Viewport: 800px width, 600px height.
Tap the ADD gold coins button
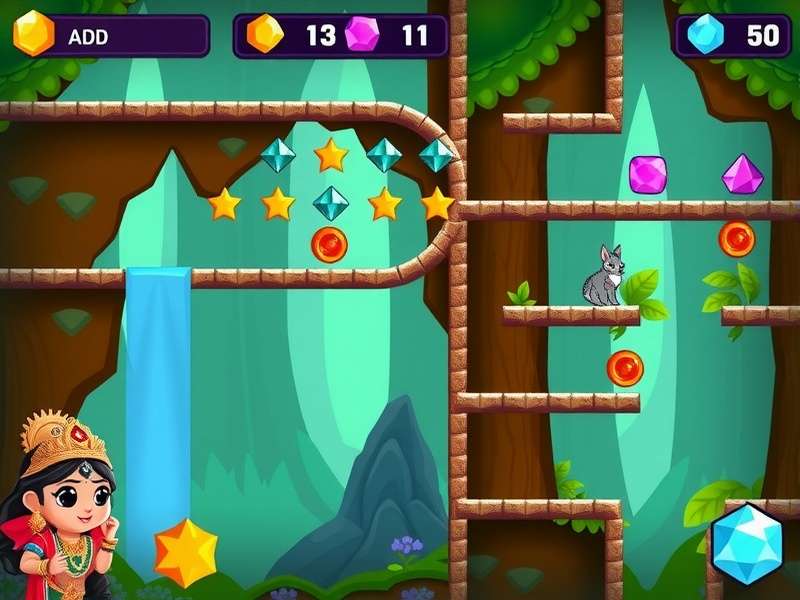click(x=110, y=36)
